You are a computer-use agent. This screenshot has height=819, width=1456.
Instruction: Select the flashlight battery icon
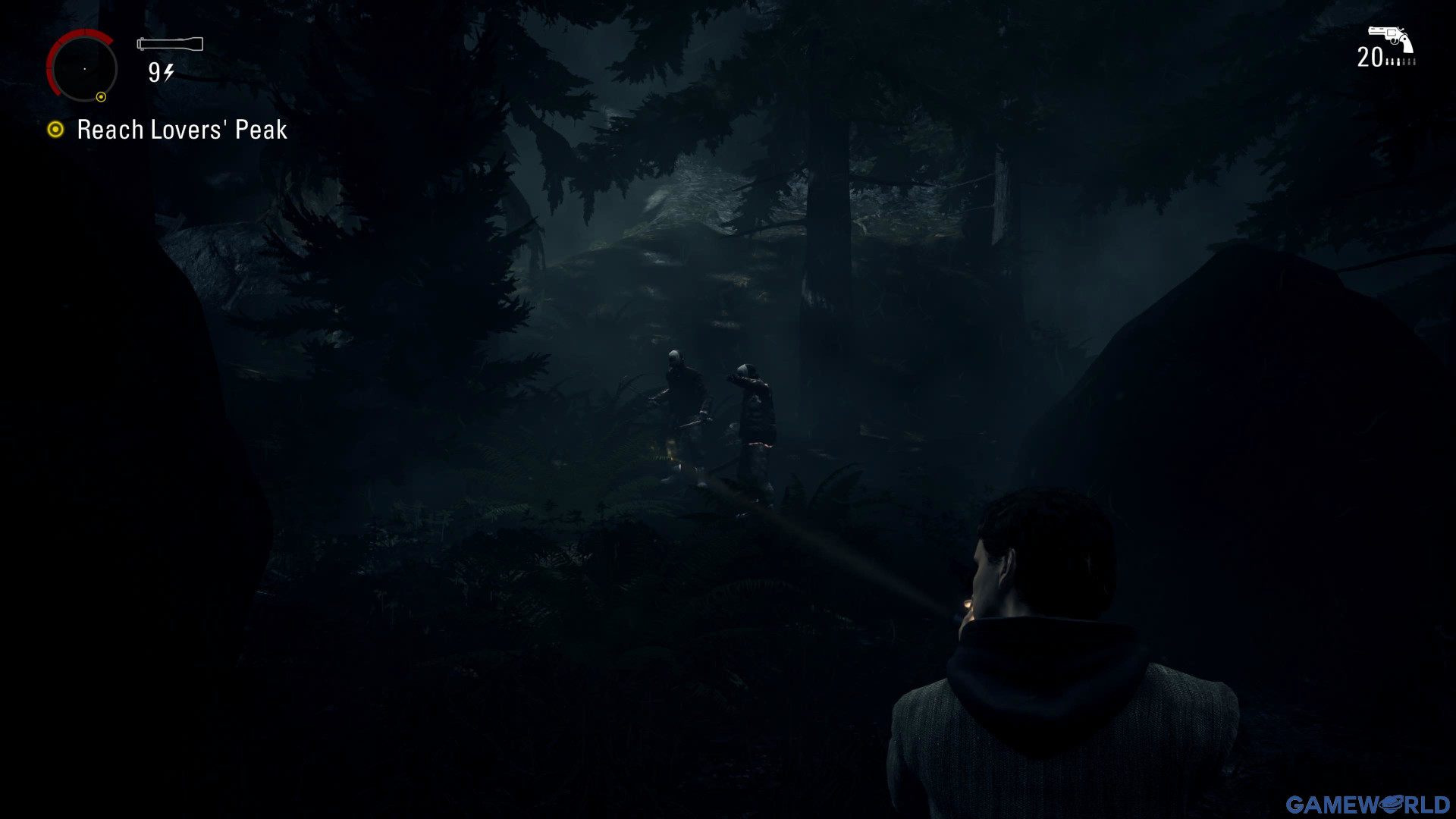pos(170,44)
